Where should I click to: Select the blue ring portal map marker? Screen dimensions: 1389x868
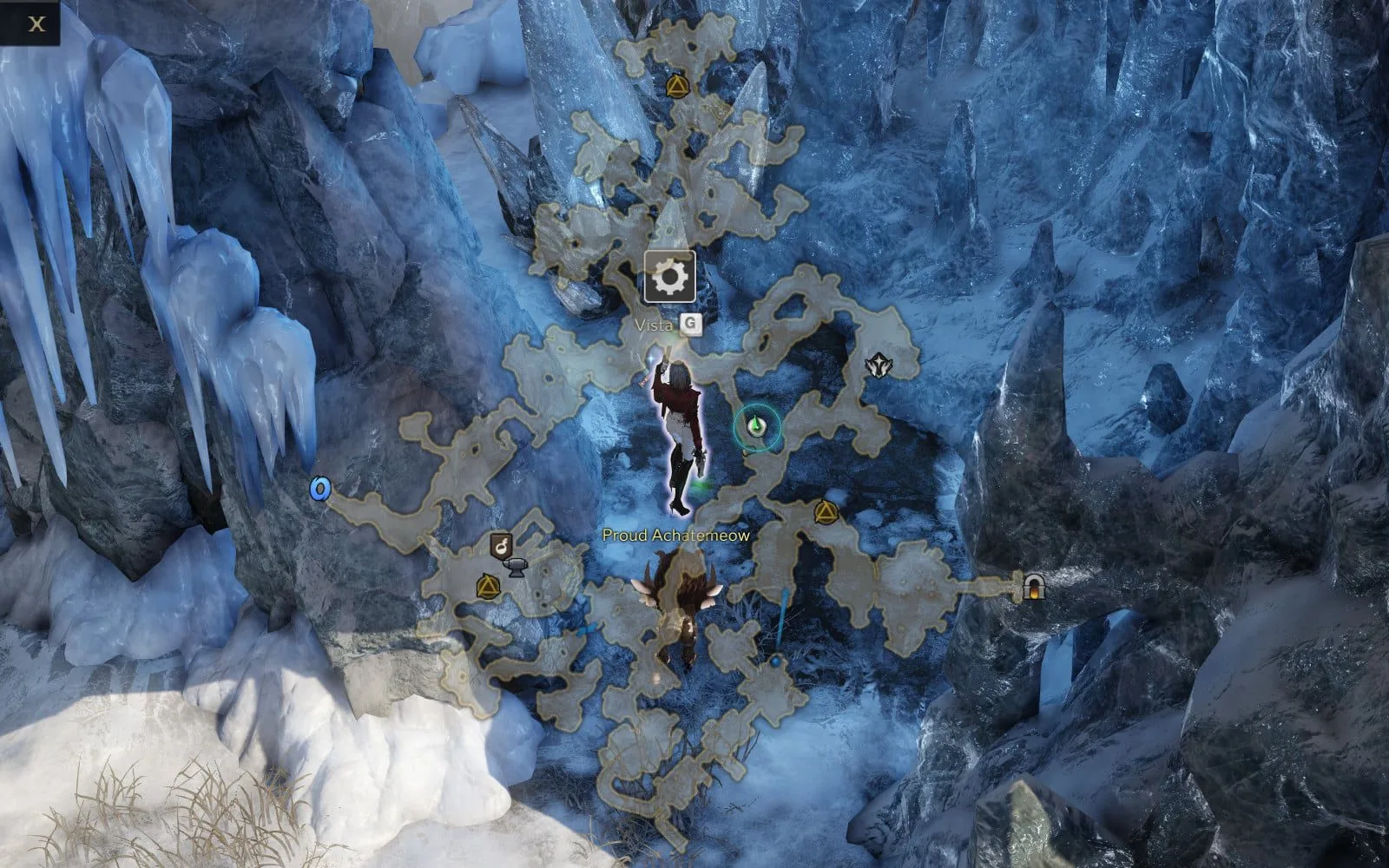320,490
